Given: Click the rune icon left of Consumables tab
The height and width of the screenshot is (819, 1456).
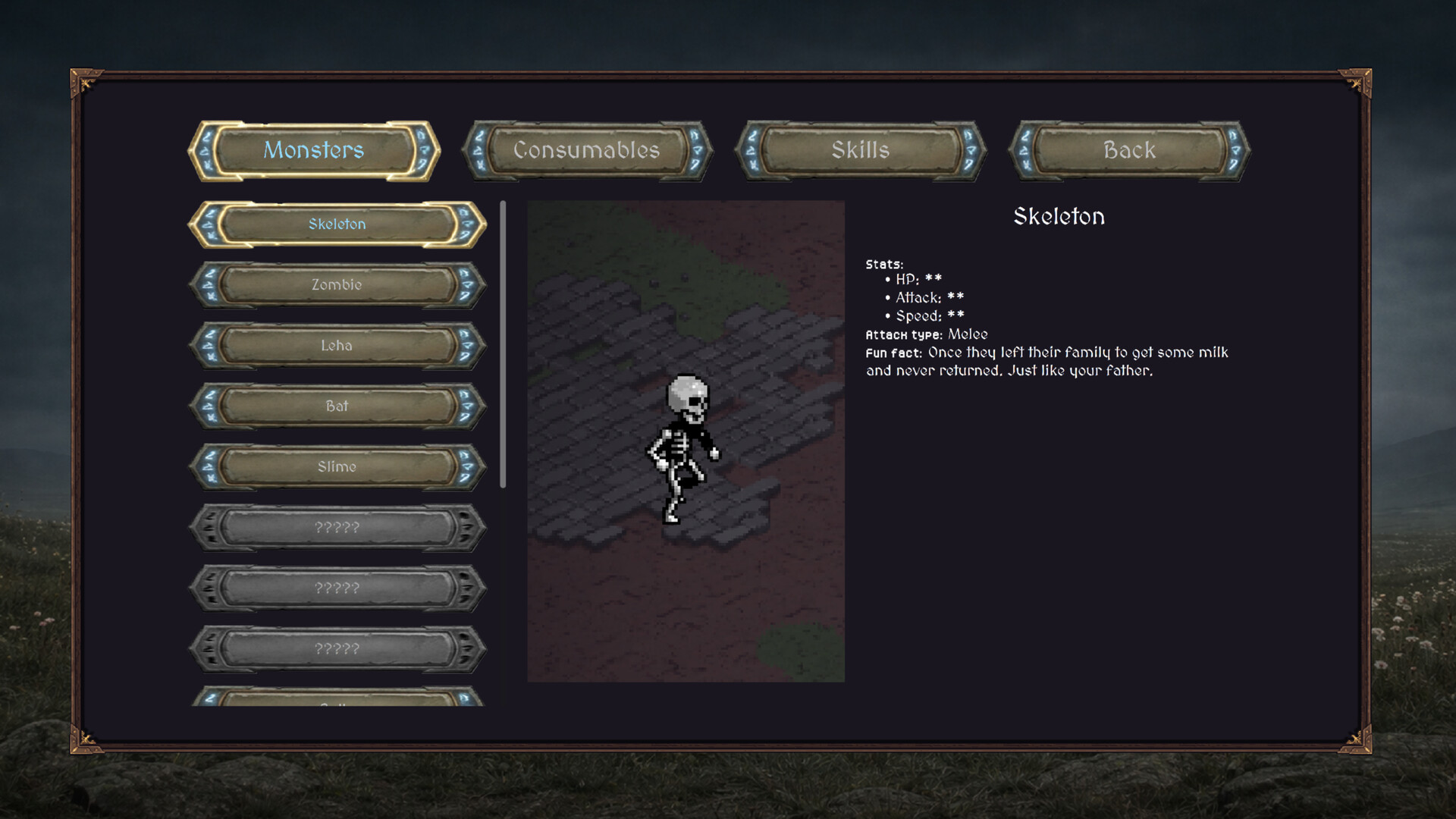Looking at the screenshot, I should (x=481, y=150).
